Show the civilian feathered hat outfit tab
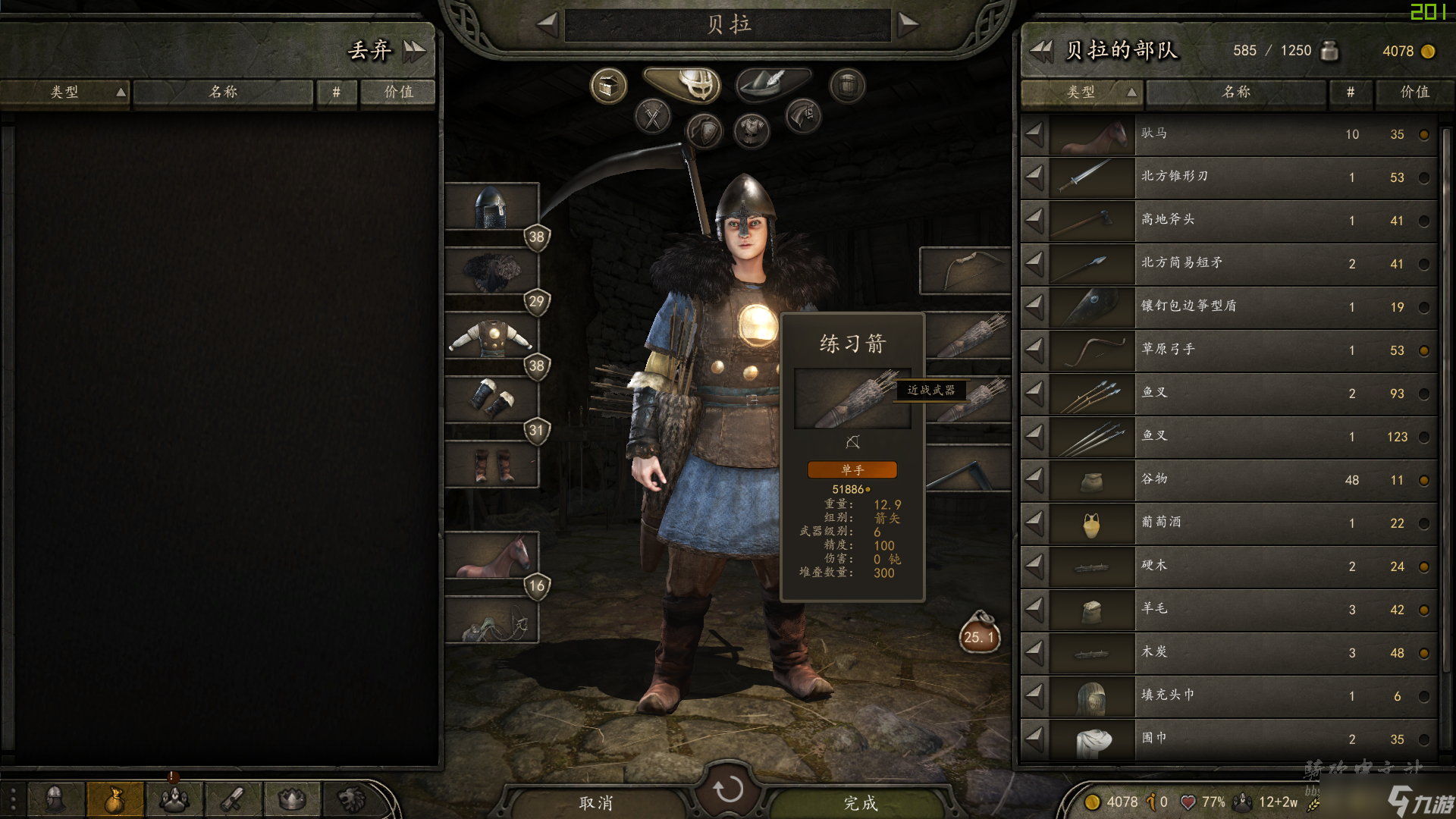Screen dimensions: 1456x819 [773, 83]
